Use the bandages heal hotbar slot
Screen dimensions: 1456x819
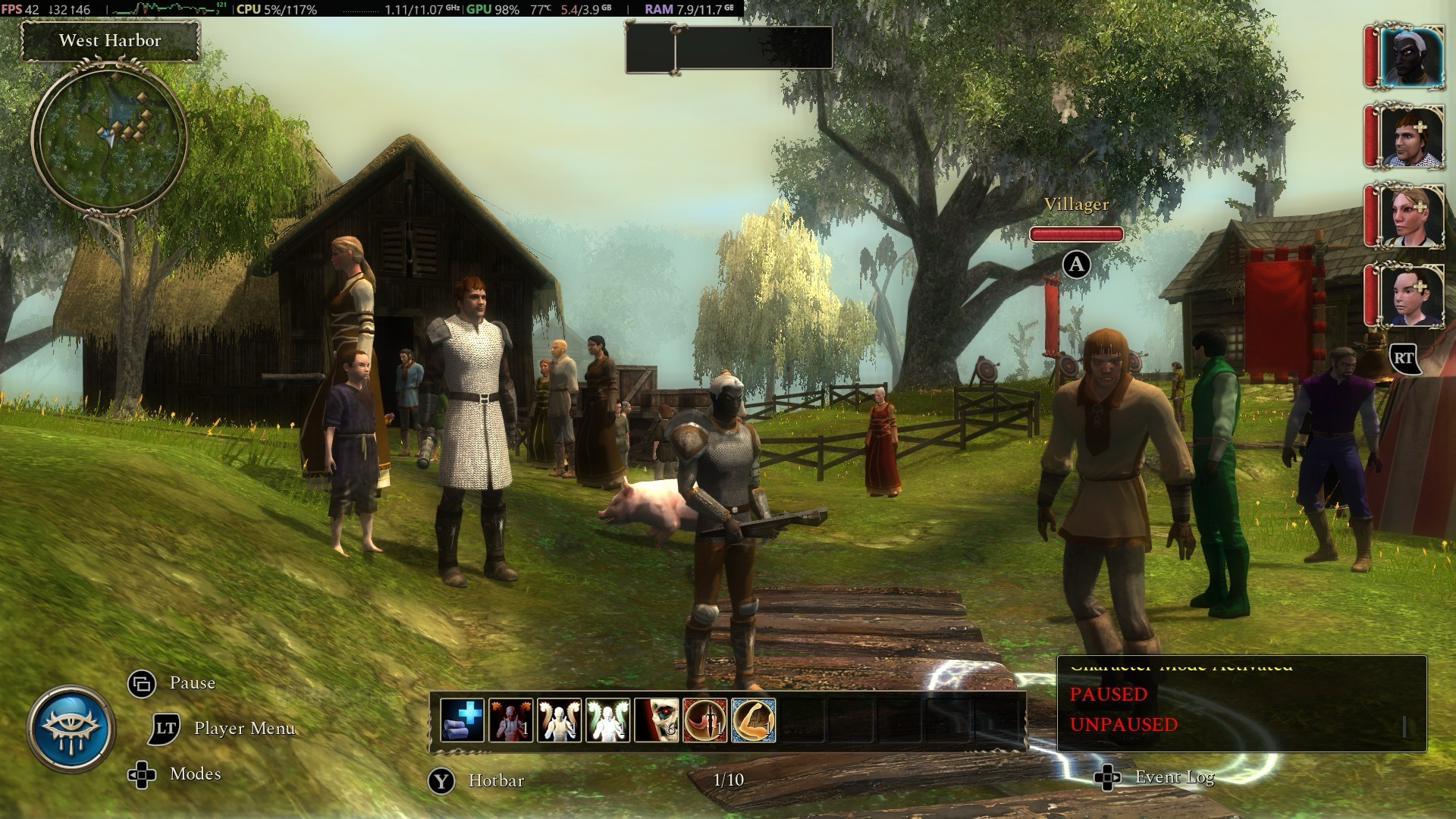click(x=462, y=720)
